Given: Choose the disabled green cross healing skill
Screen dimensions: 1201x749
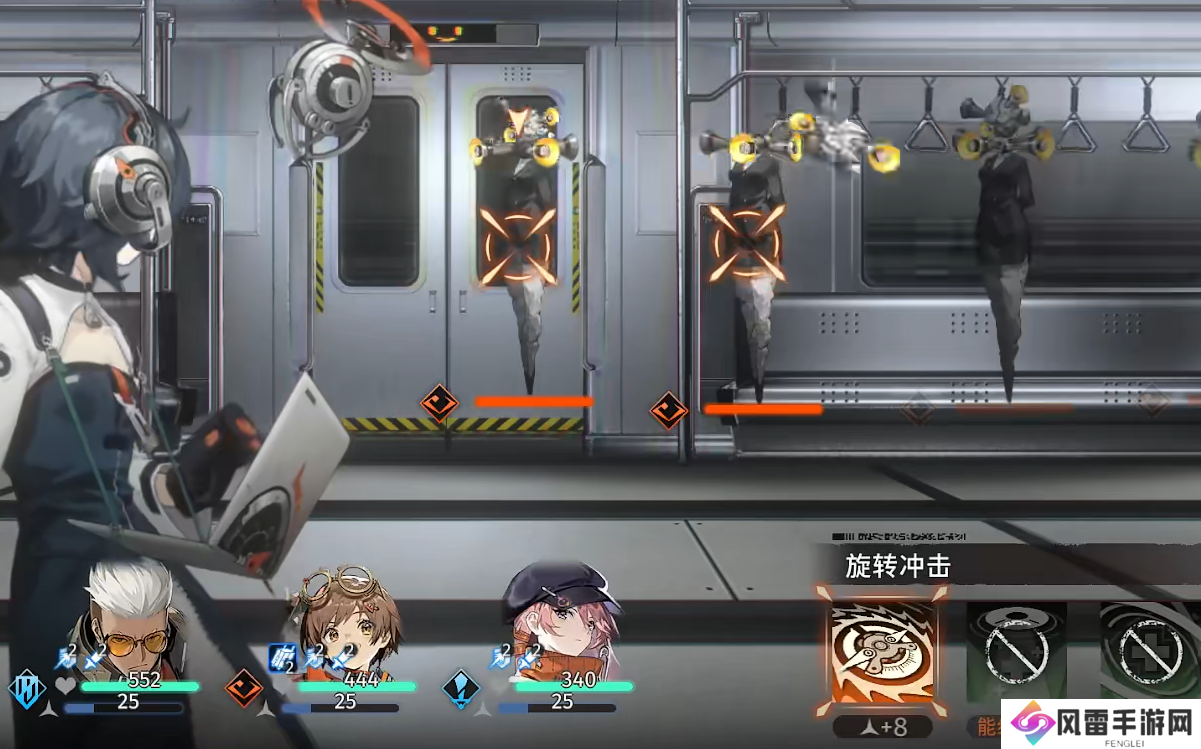Looking at the screenshot, I should [1149, 650].
